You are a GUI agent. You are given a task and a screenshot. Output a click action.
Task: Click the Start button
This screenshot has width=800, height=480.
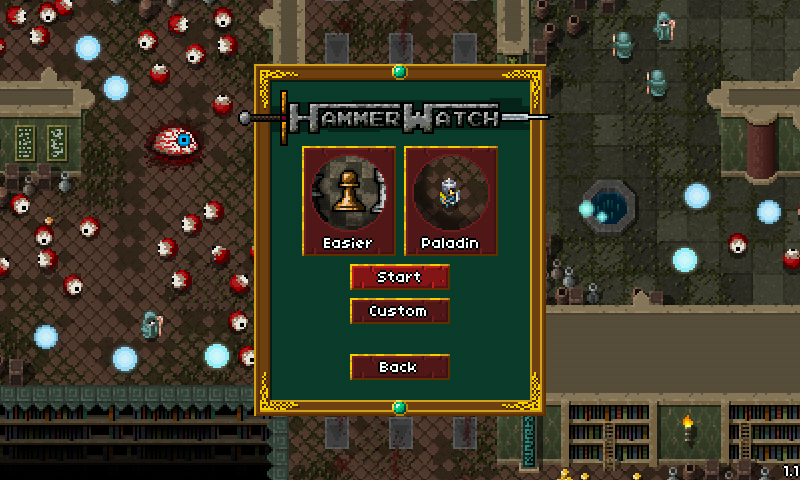(399, 277)
